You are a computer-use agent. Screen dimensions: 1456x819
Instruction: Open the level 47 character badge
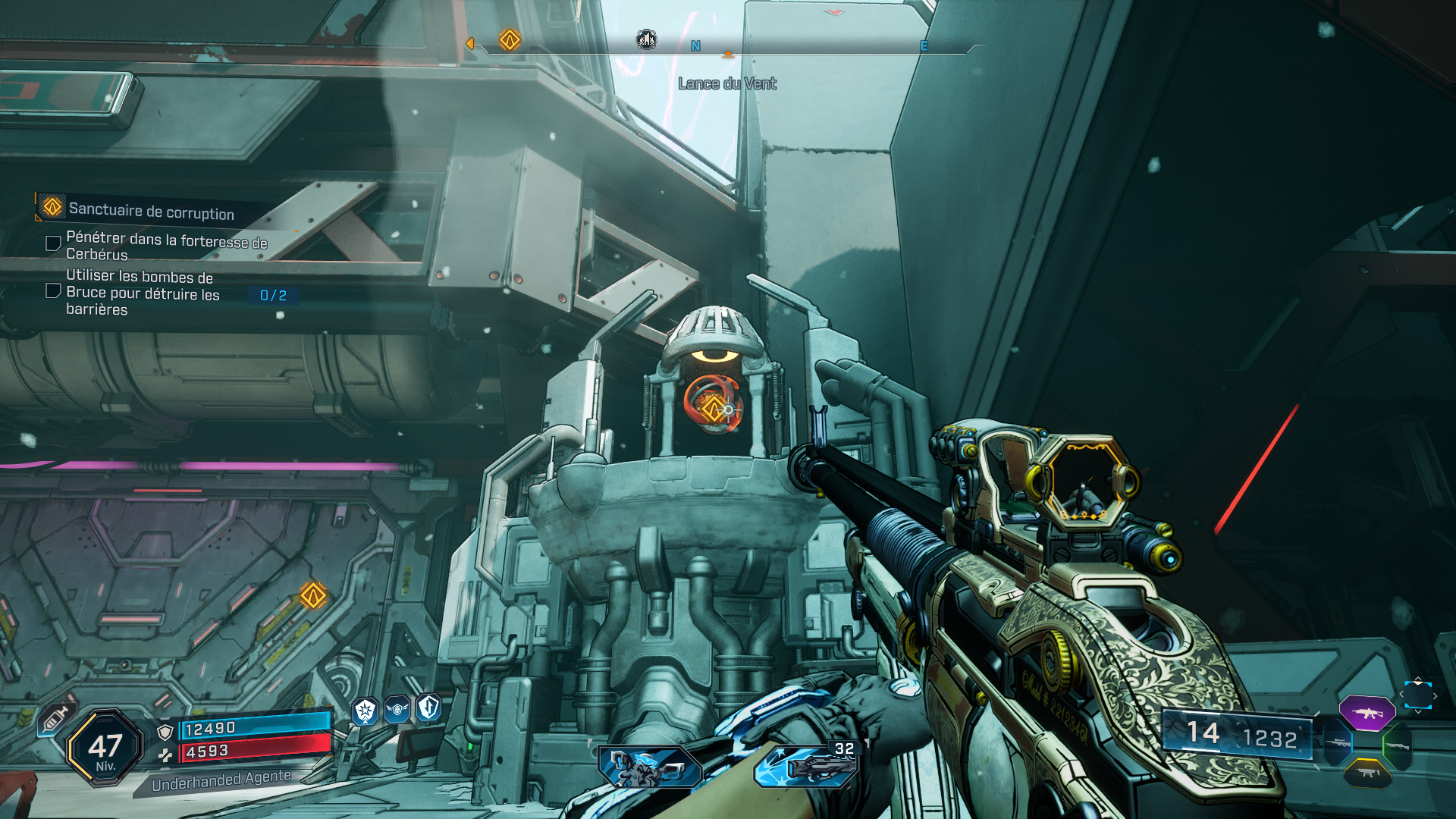105,748
